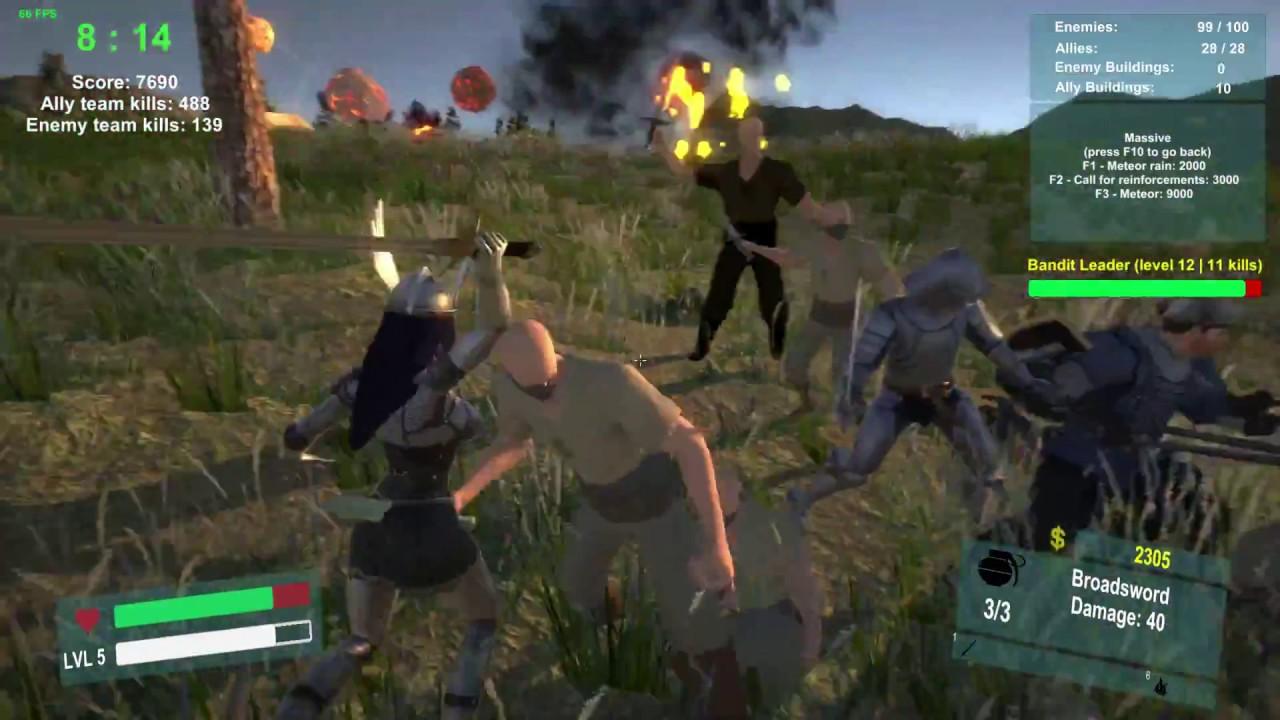Activate the F3 Meteor ability costing 9000
The image size is (1280, 720).
coord(1147,194)
